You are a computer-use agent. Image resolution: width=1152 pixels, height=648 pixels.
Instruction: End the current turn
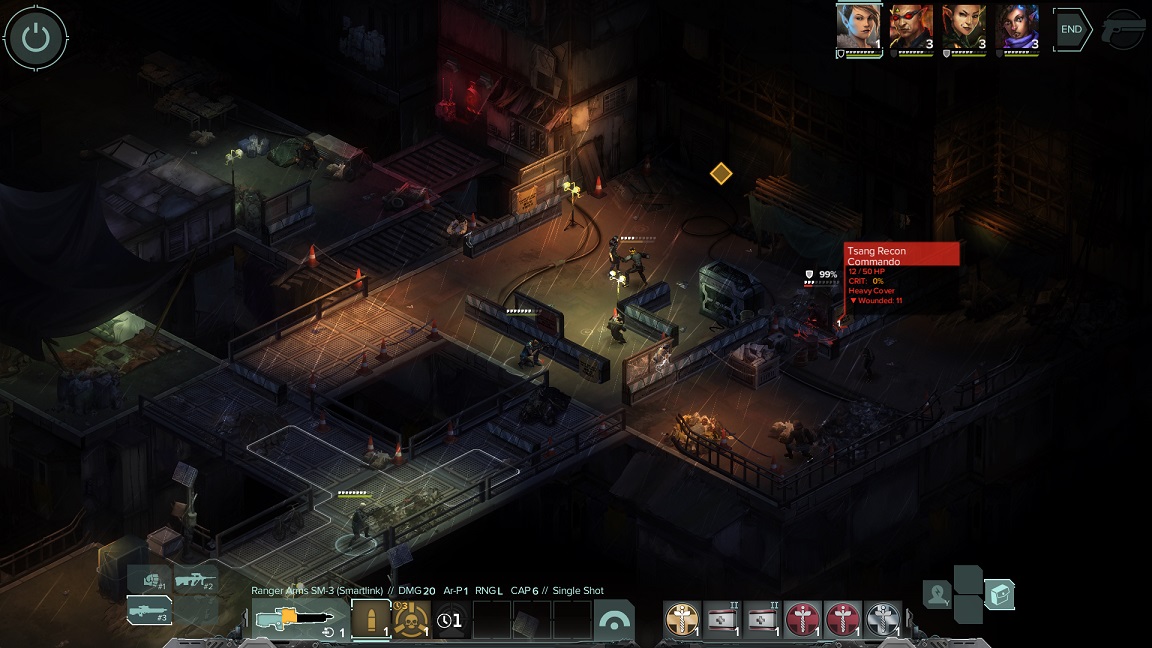click(1071, 30)
